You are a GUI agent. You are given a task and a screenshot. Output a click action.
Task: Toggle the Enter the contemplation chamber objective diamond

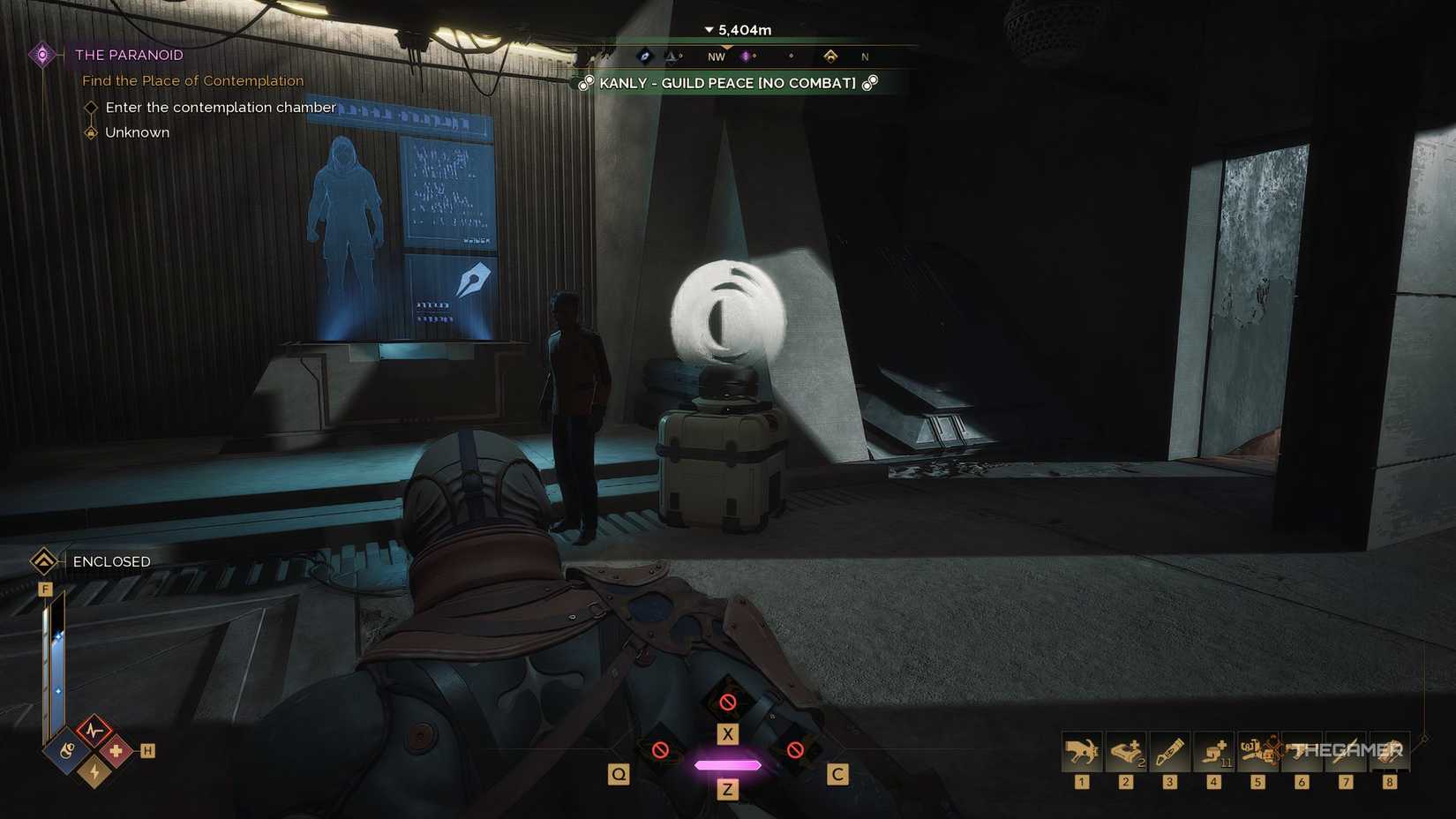tap(91, 107)
